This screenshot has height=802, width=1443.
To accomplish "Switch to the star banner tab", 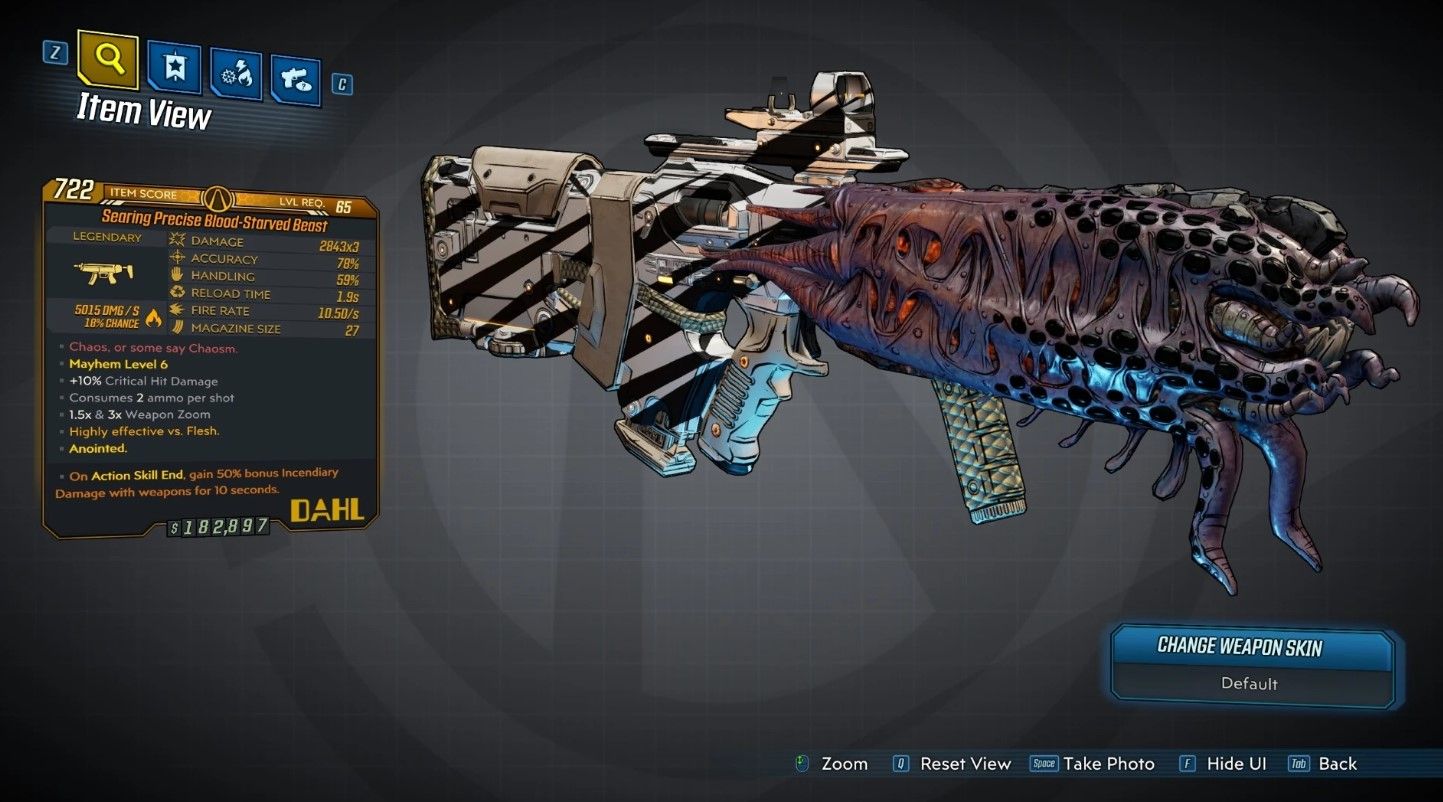I will pos(174,67).
